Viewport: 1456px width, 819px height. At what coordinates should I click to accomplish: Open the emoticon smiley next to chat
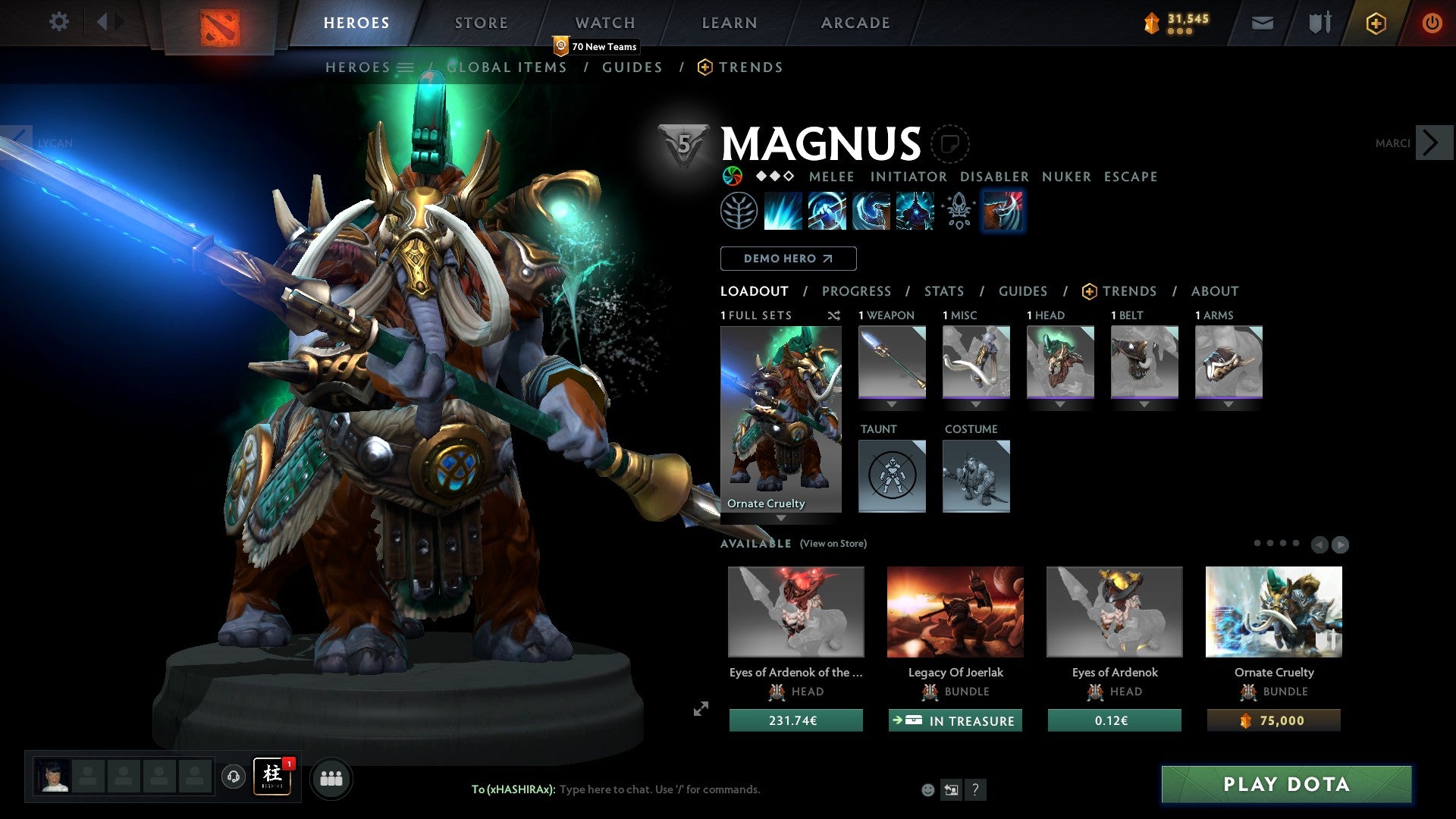(927, 789)
